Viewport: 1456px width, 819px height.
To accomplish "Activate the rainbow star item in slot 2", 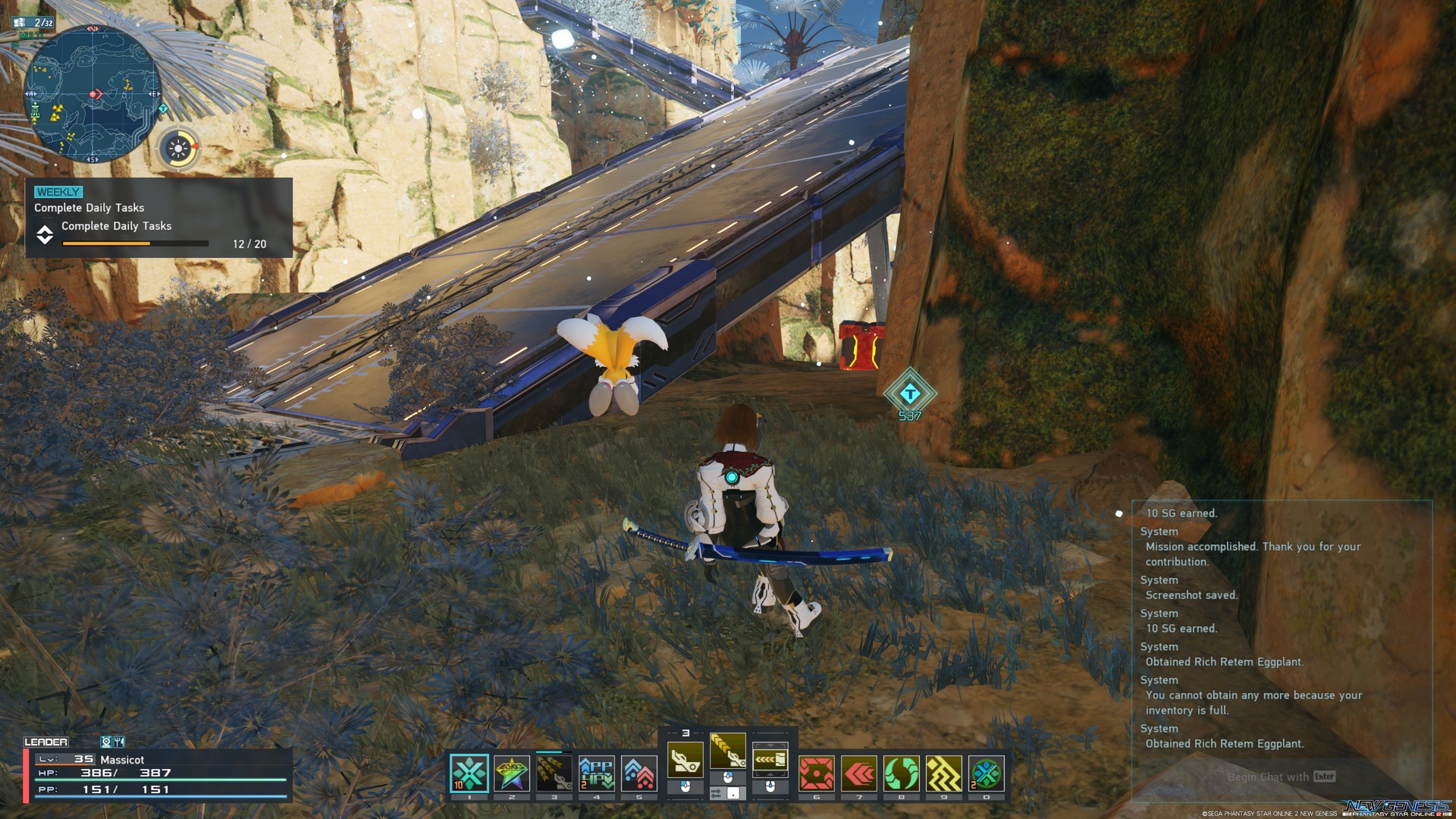I will [x=512, y=774].
